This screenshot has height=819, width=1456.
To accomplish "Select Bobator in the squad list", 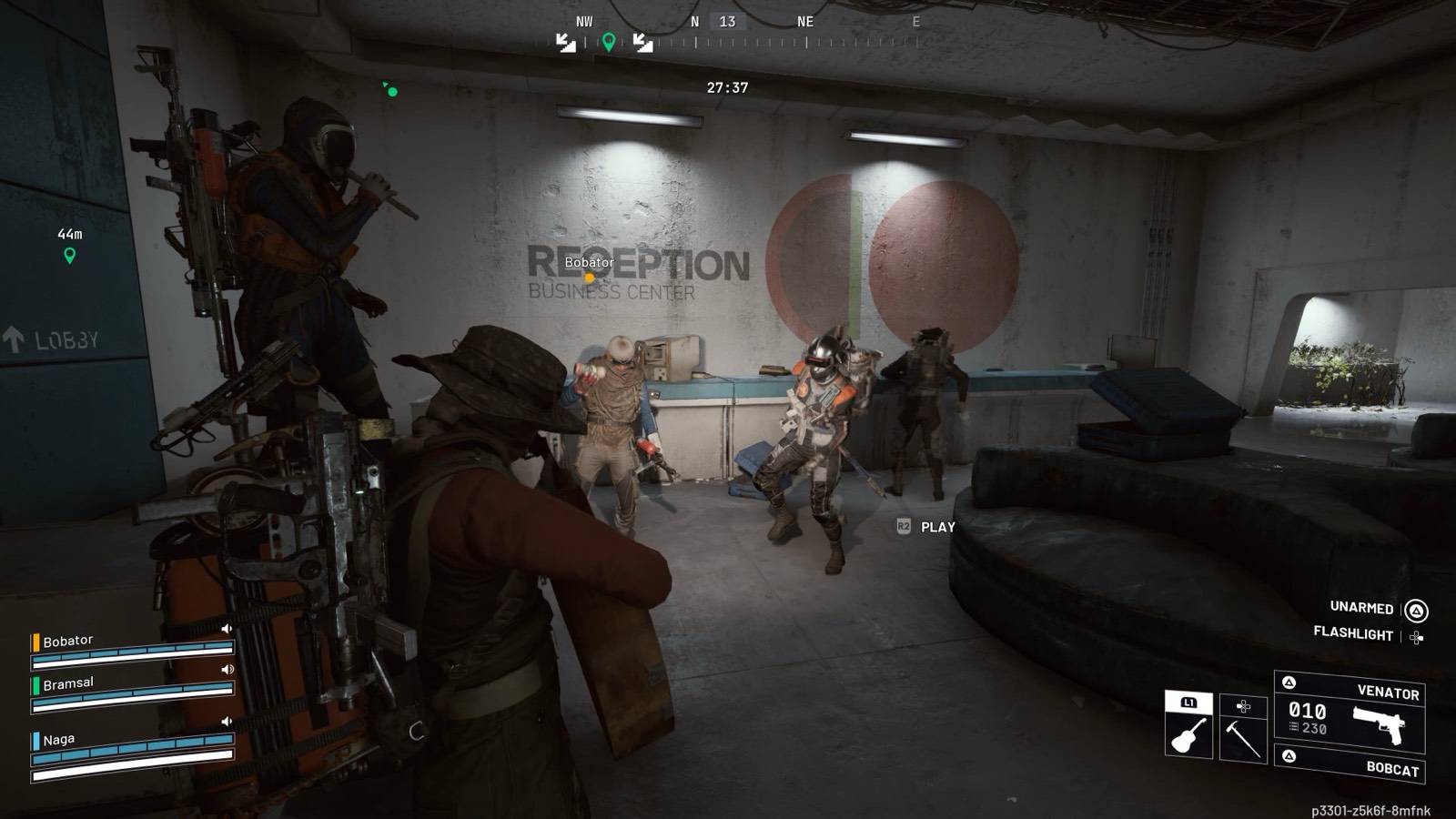I will click(68, 641).
